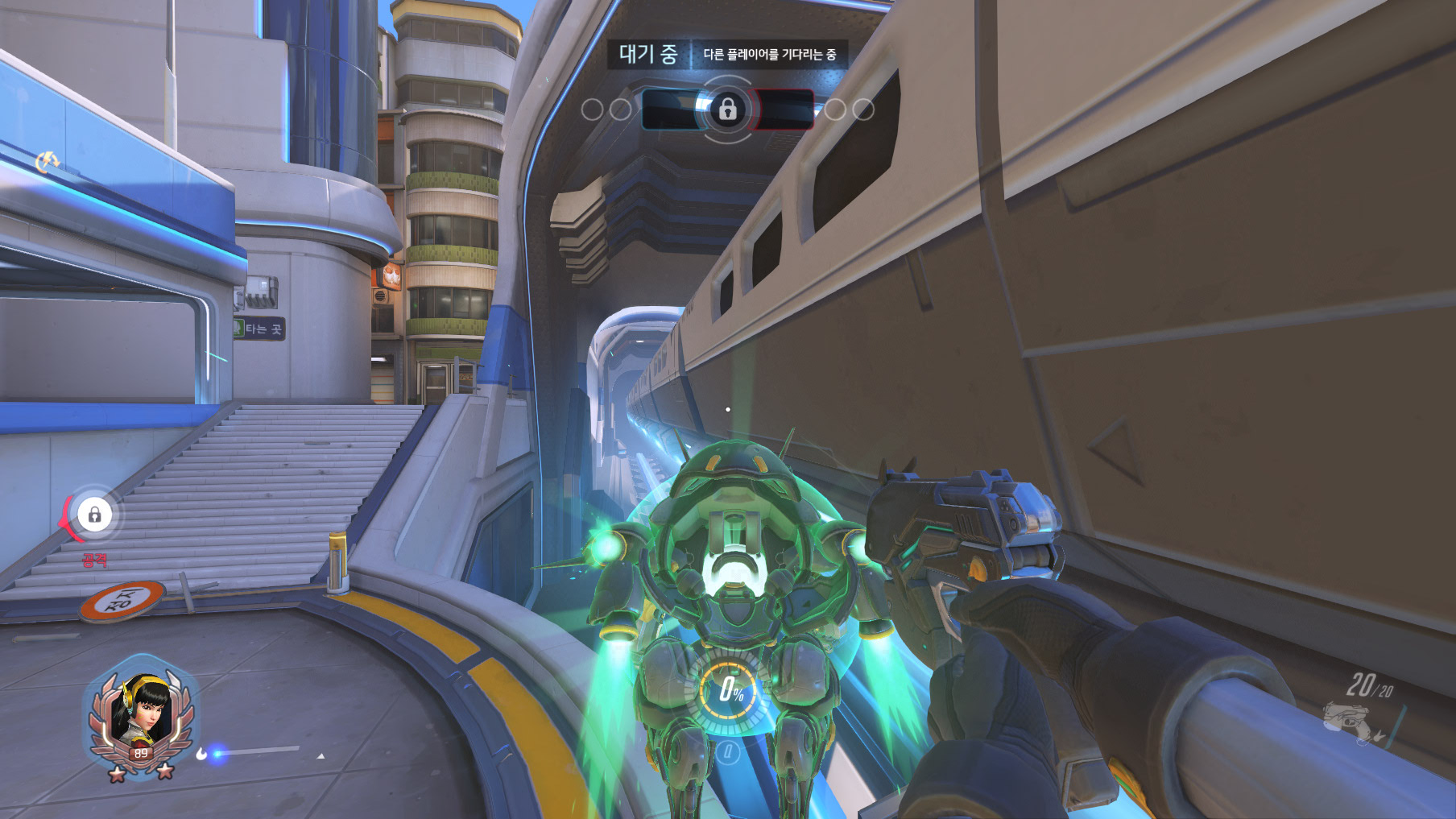The image size is (1456, 819).
Task: Click the ultimate charge meter showing 0%
Action: [x=729, y=689]
